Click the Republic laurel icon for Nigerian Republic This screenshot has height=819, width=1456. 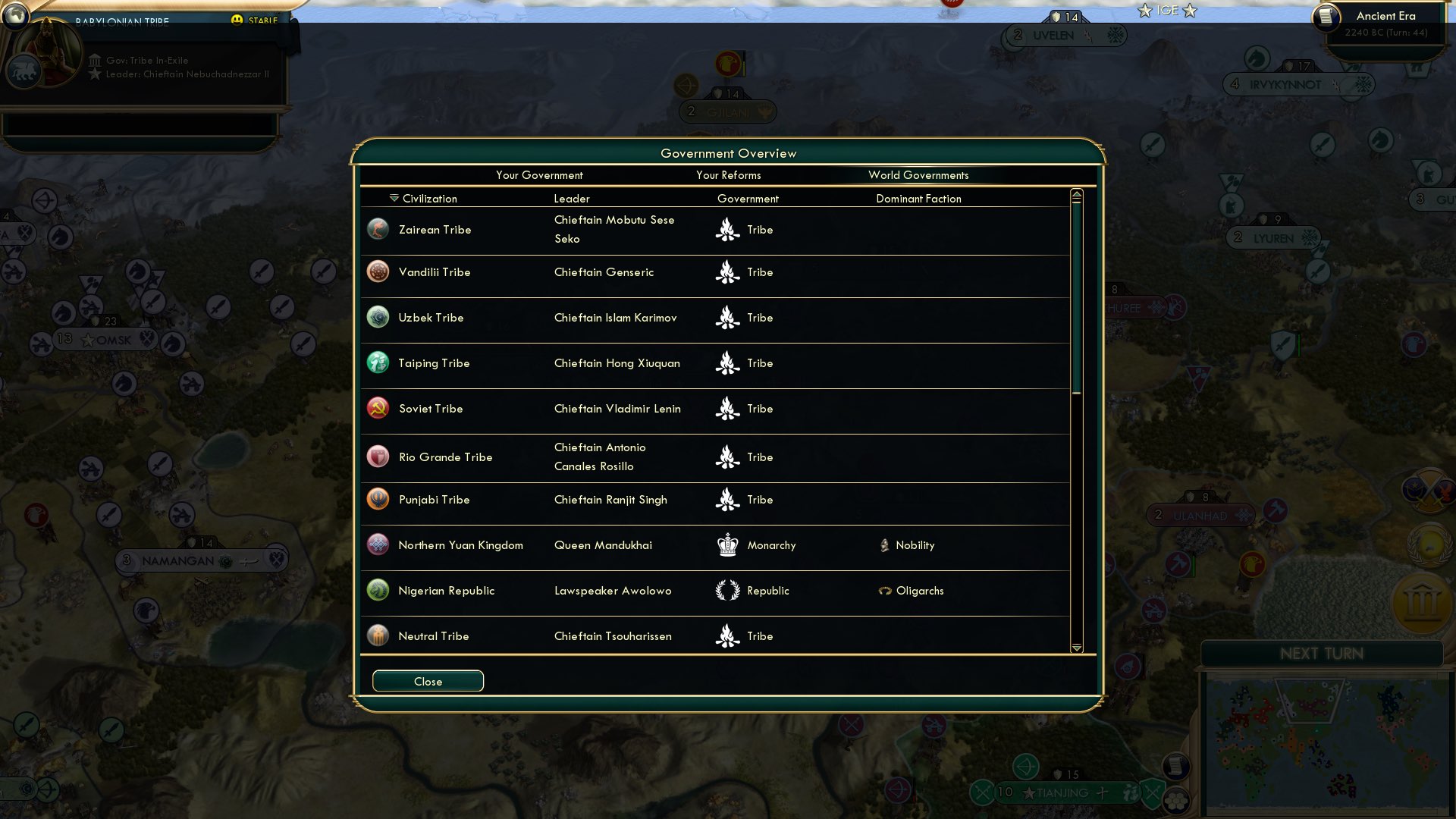(x=728, y=590)
